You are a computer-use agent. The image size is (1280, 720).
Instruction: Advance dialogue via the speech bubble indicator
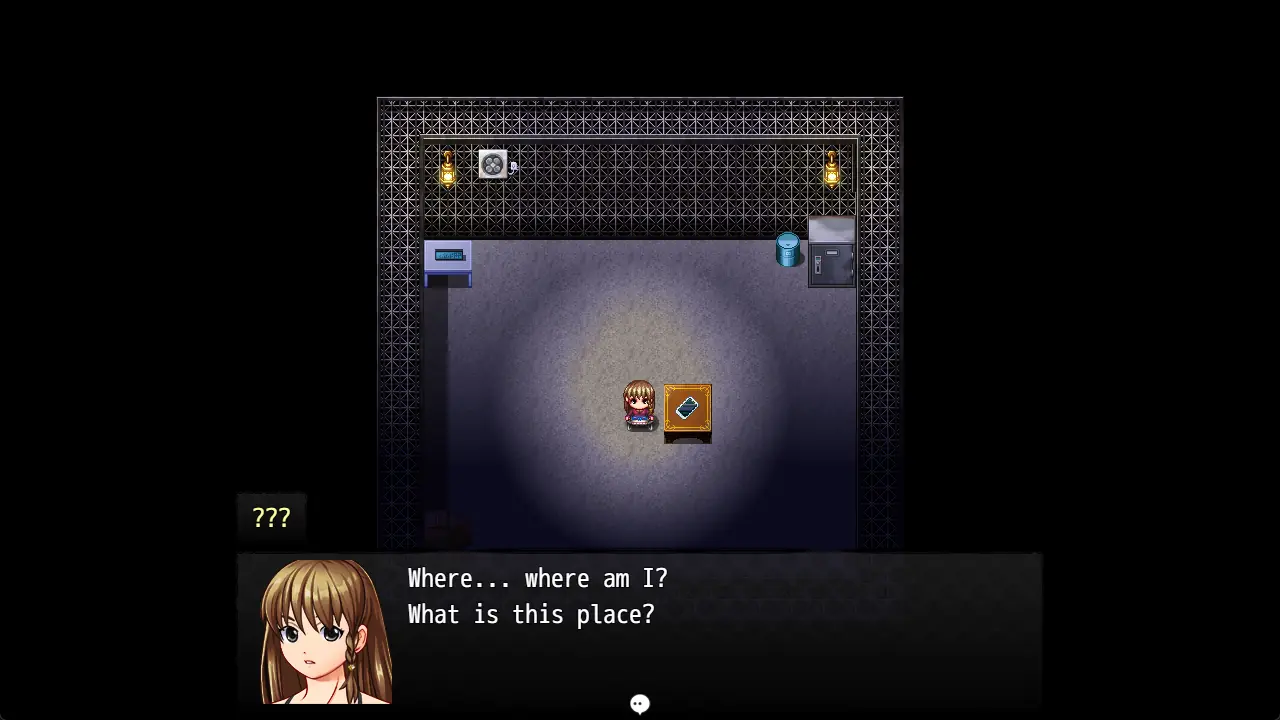pos(640,704)
